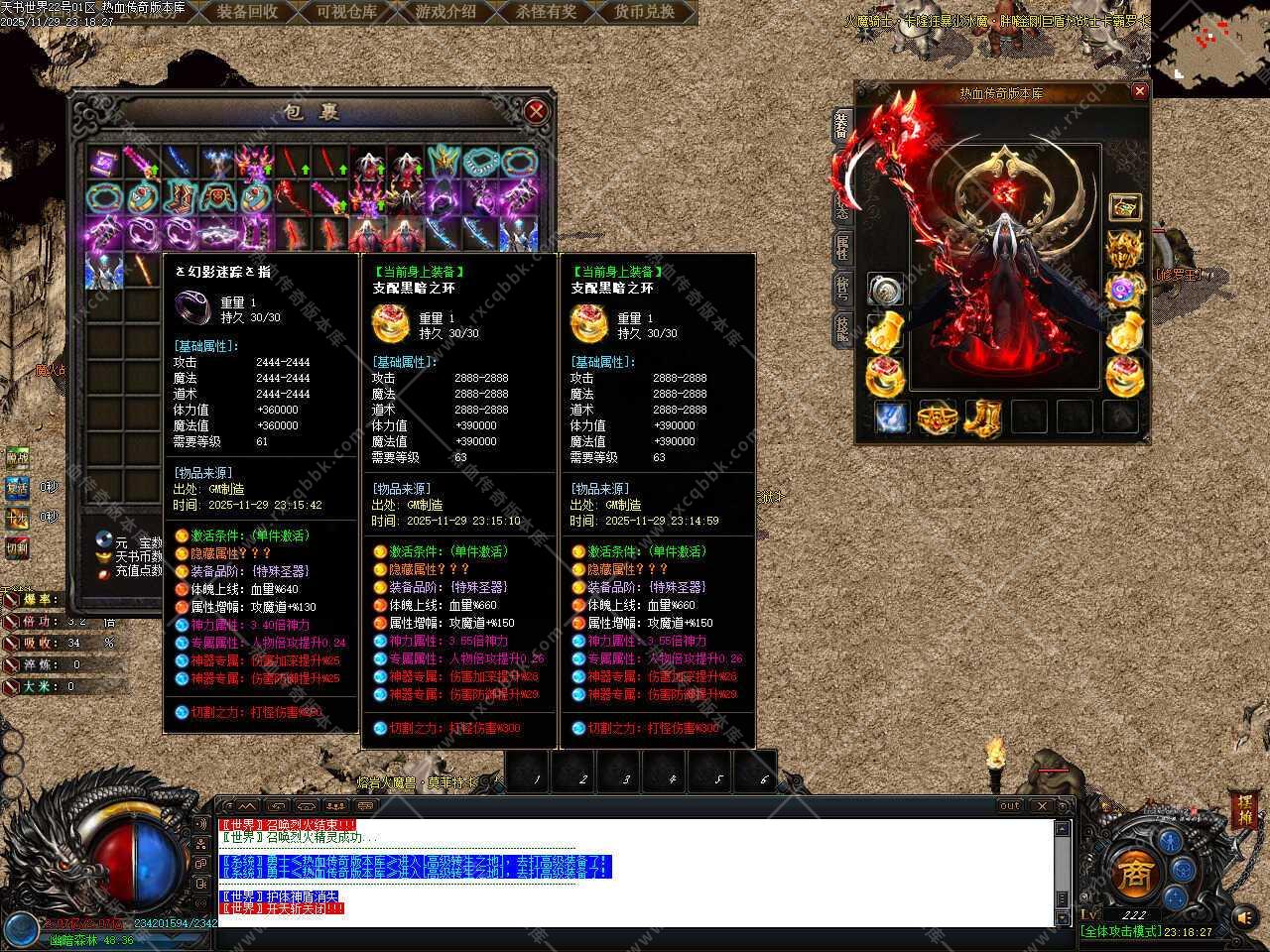Click the 摆摊 stall button
Image resolution: width=1270 pixels, height=952 pixels.
pos(1244,811)
